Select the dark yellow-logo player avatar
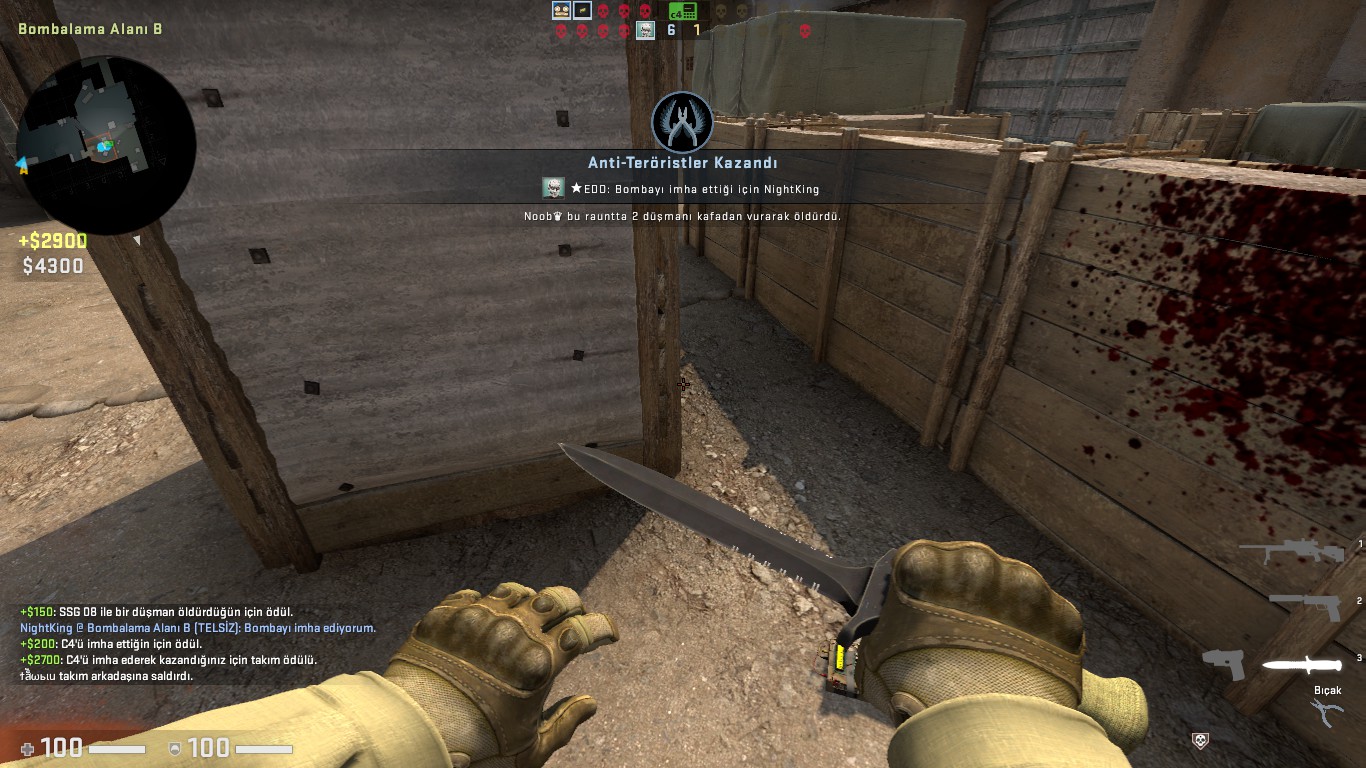Screen dimensions: 1366x768 (582, 11)
